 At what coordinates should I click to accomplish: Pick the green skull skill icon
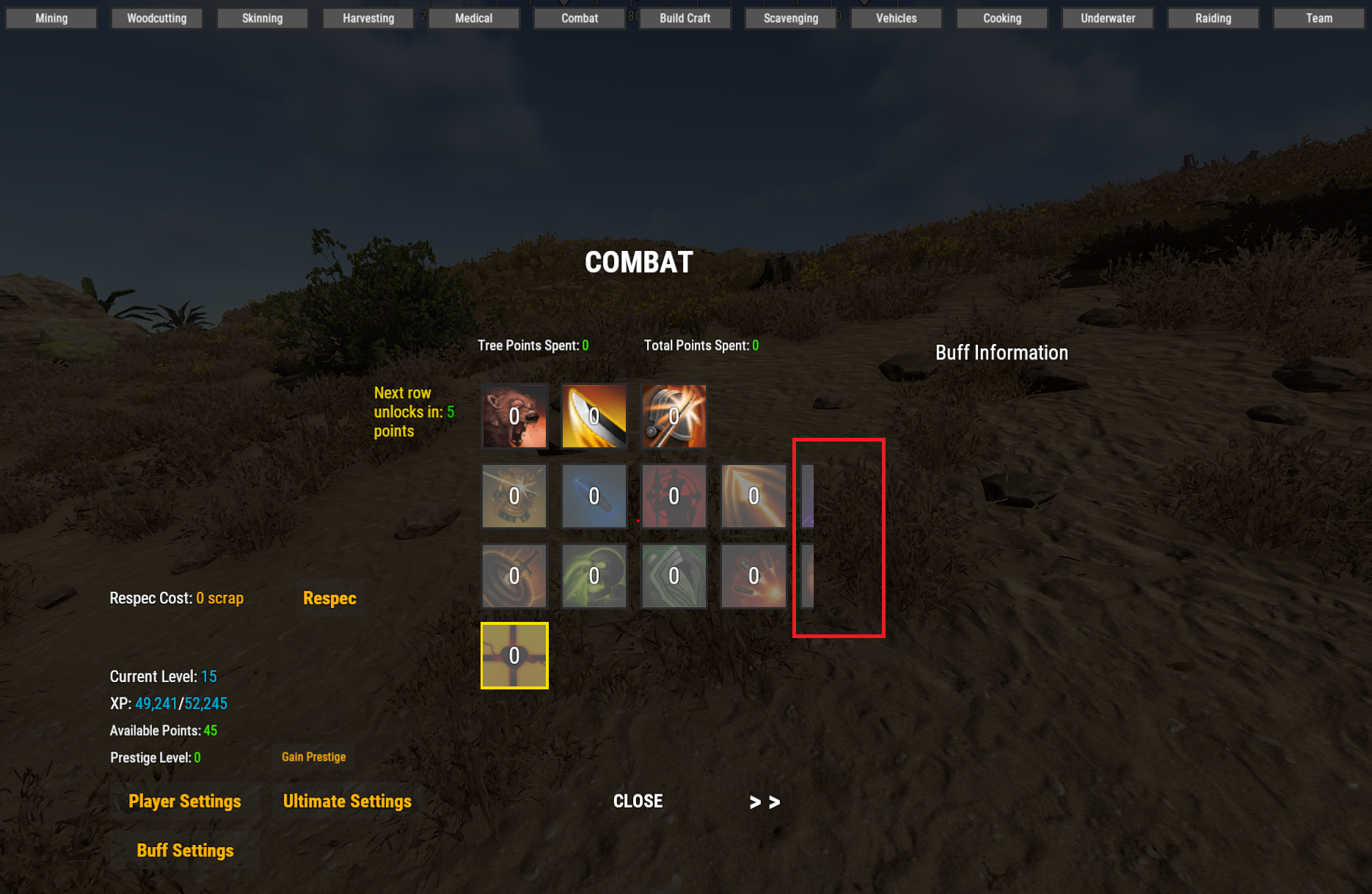(594, 576)
